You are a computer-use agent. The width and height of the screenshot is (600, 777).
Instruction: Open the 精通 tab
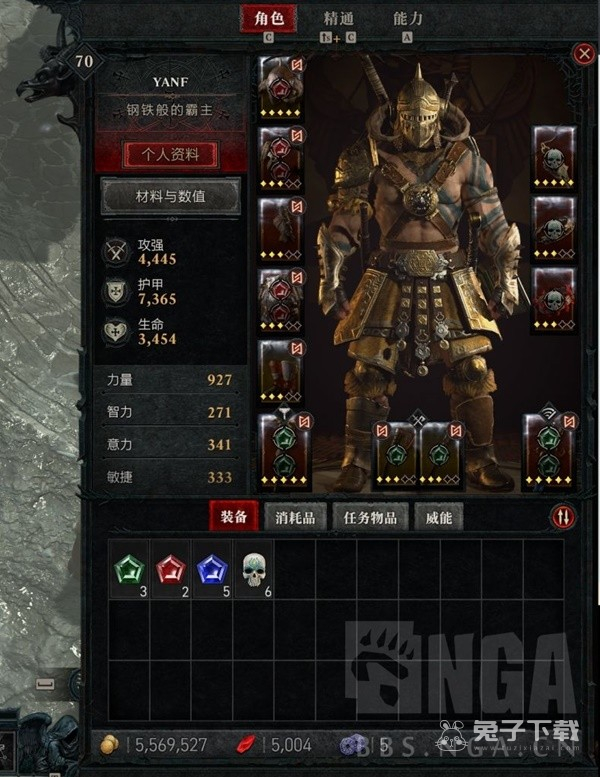[339, 19]
